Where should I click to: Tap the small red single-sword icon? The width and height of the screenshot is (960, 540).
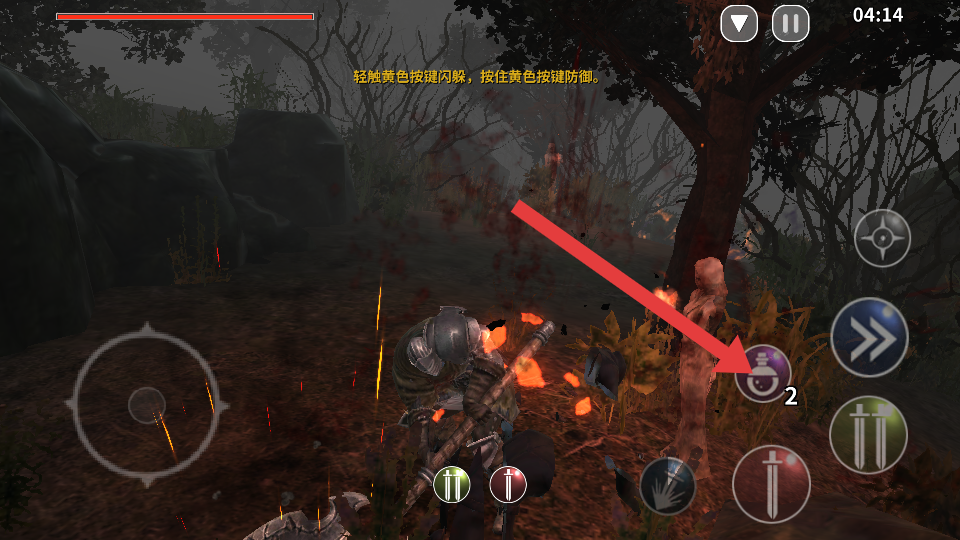tap(508, 484)
